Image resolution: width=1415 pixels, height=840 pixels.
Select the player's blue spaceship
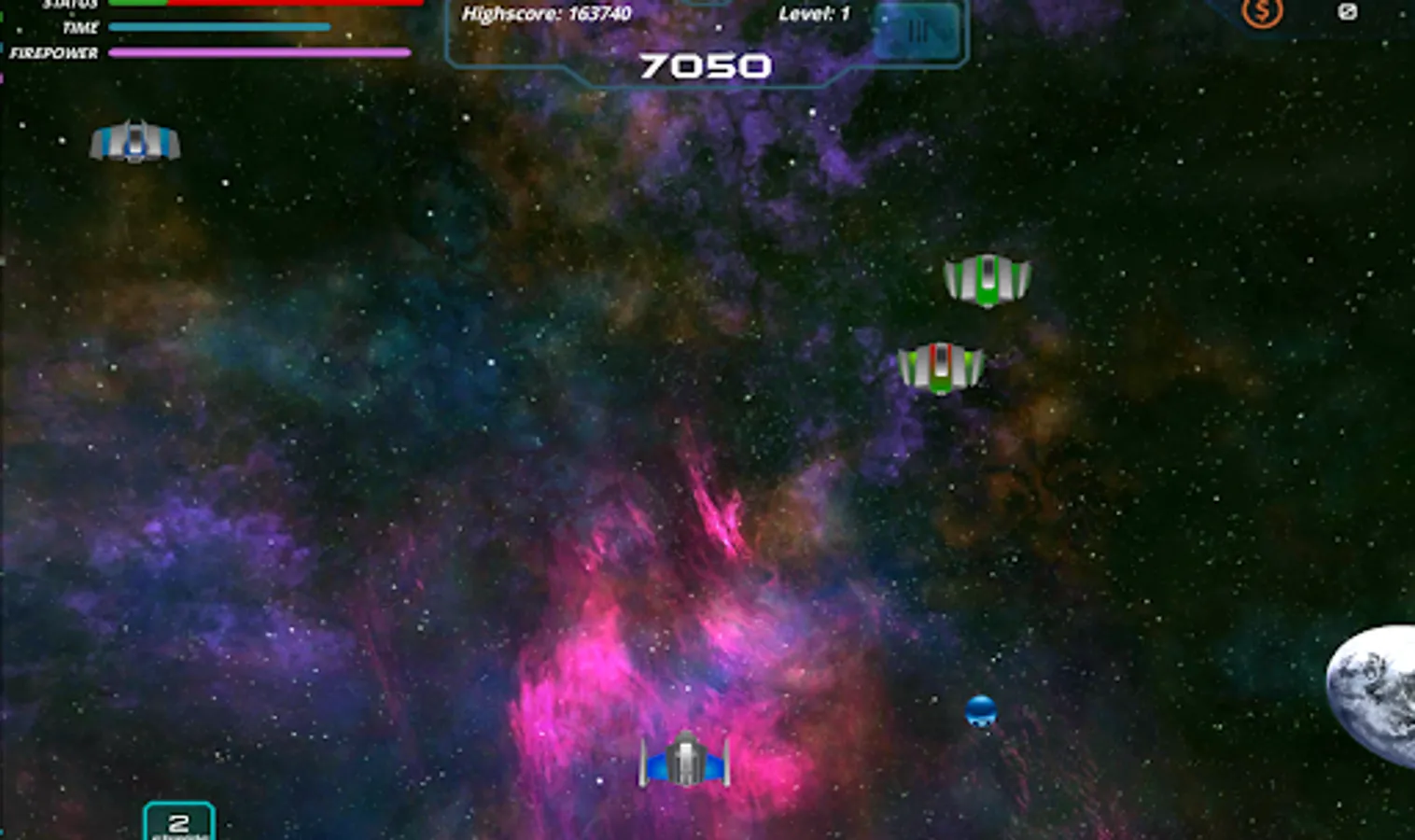point(688,763)
